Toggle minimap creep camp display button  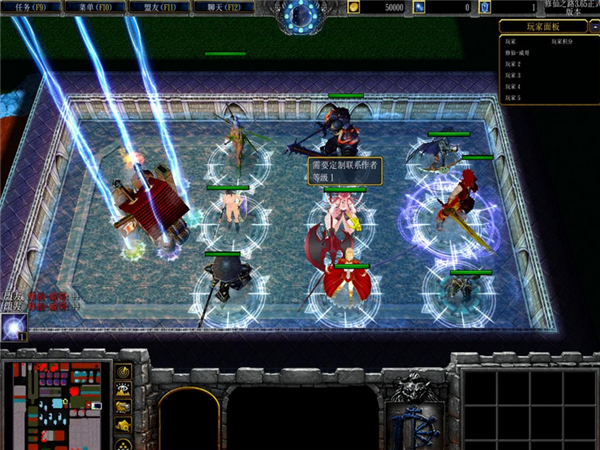[123, 425]
